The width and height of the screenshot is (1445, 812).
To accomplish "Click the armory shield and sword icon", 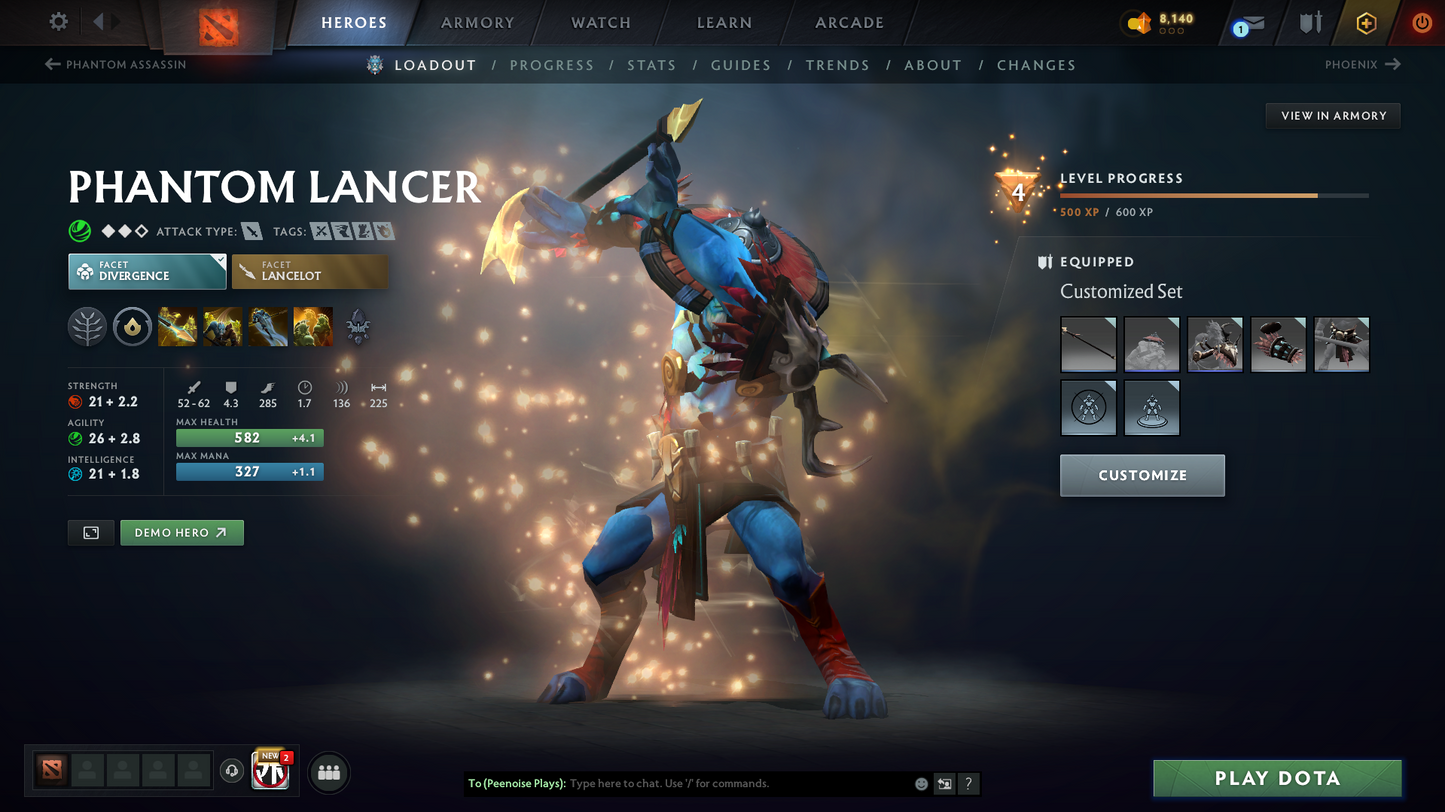I will click(1311, 22).
